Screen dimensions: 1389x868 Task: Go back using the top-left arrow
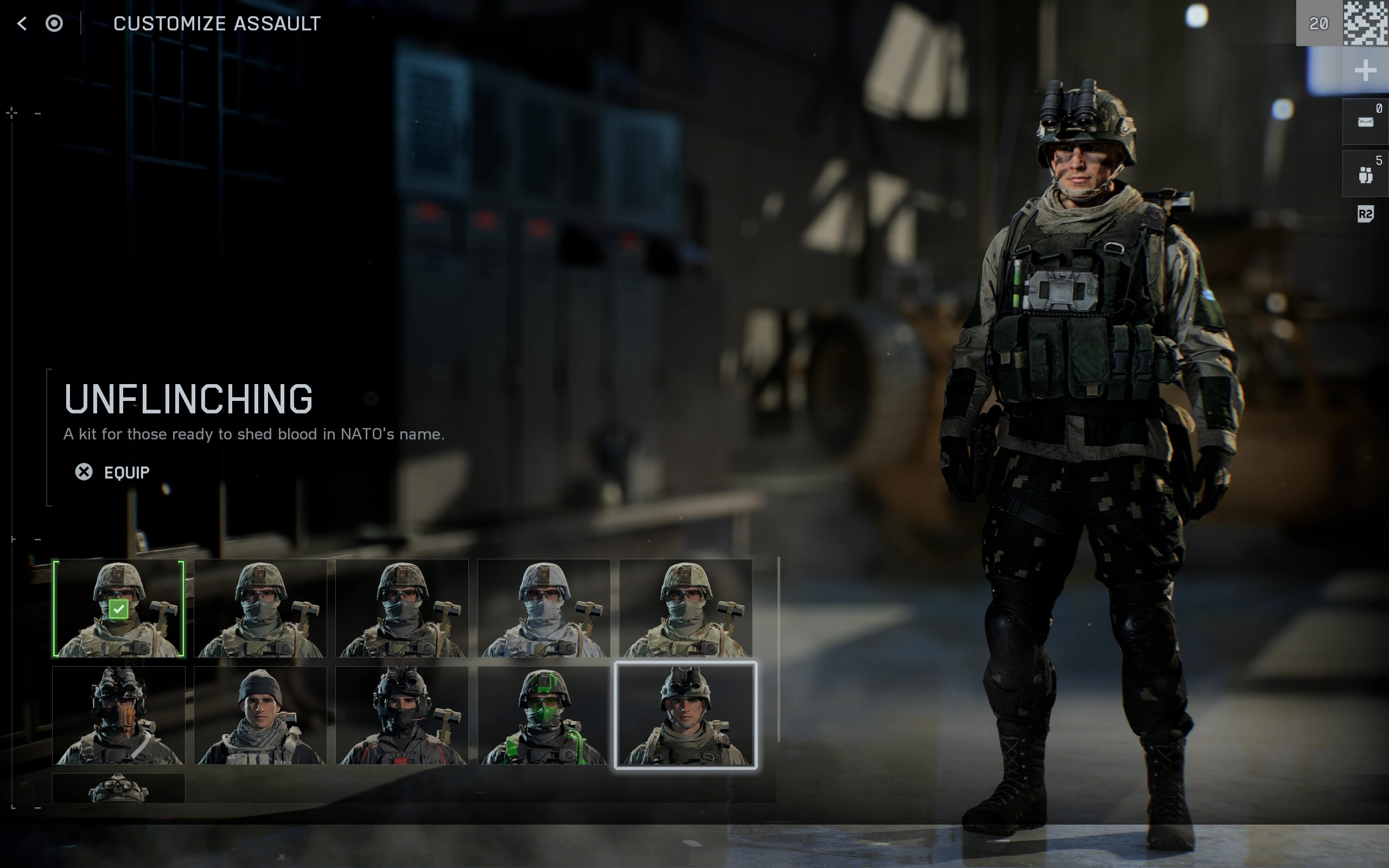[22, 23]
